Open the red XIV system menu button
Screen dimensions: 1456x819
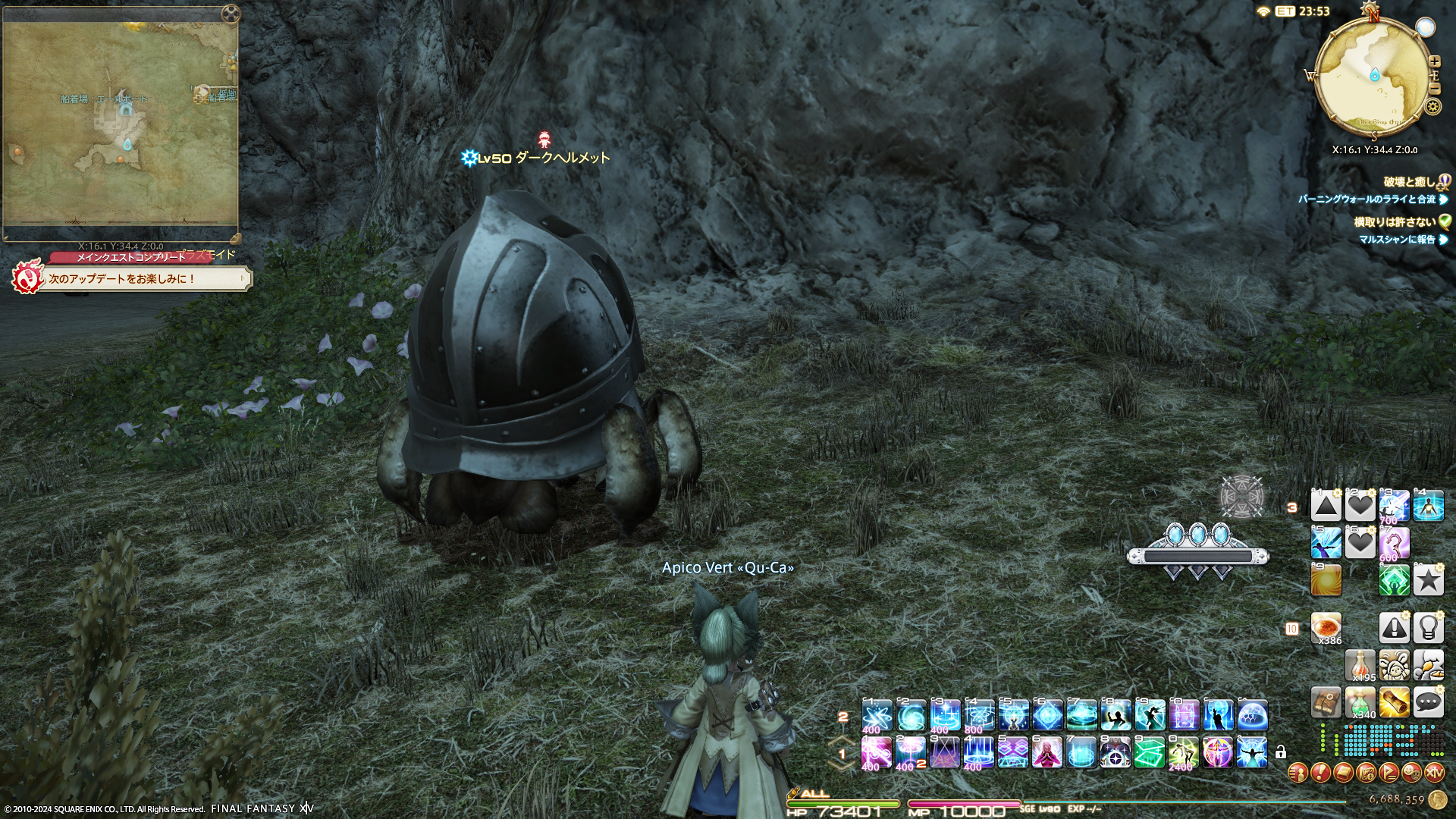click(x=1434, y=773)
